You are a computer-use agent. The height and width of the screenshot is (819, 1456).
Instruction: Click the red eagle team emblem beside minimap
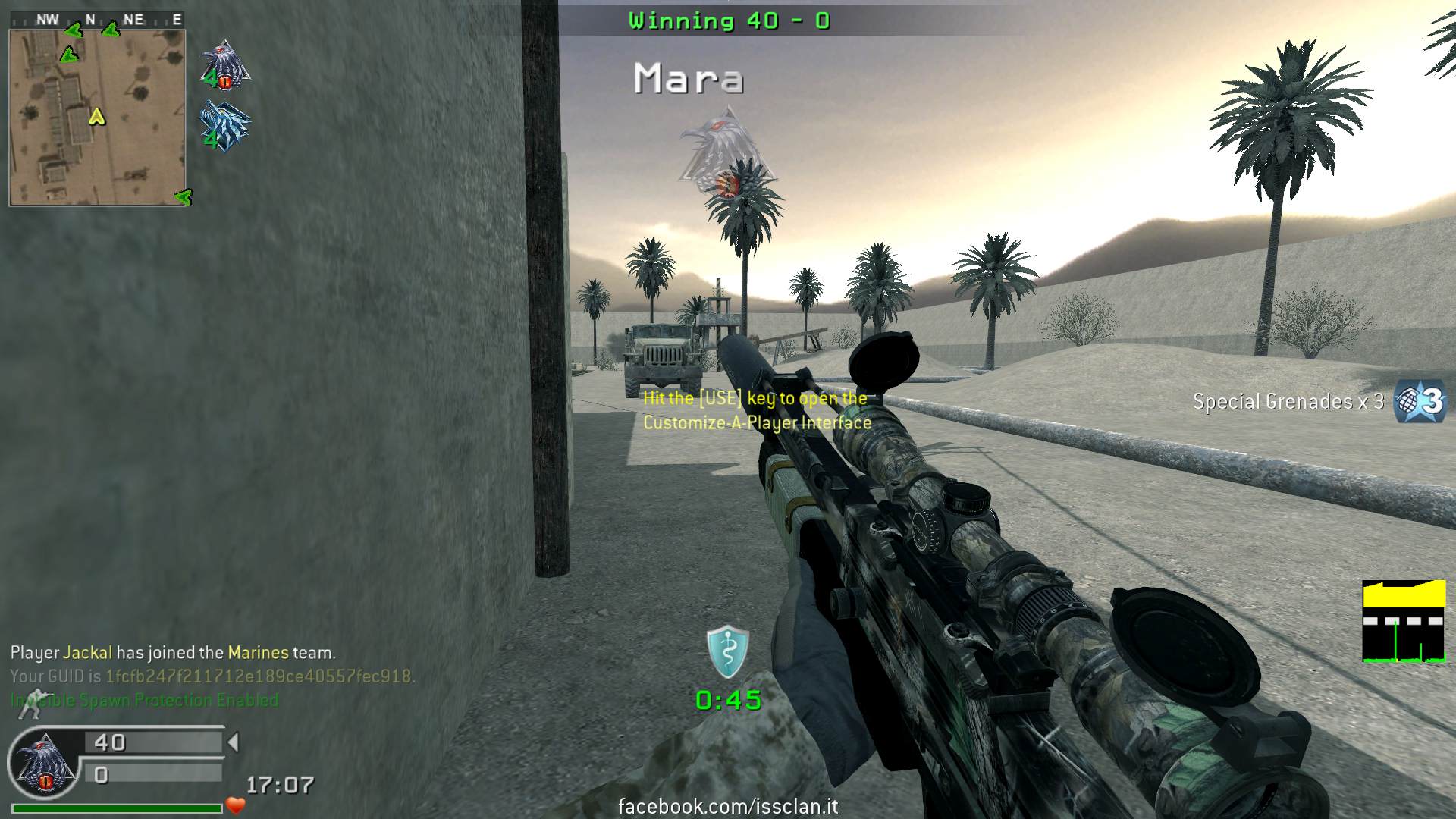(224, 65)
